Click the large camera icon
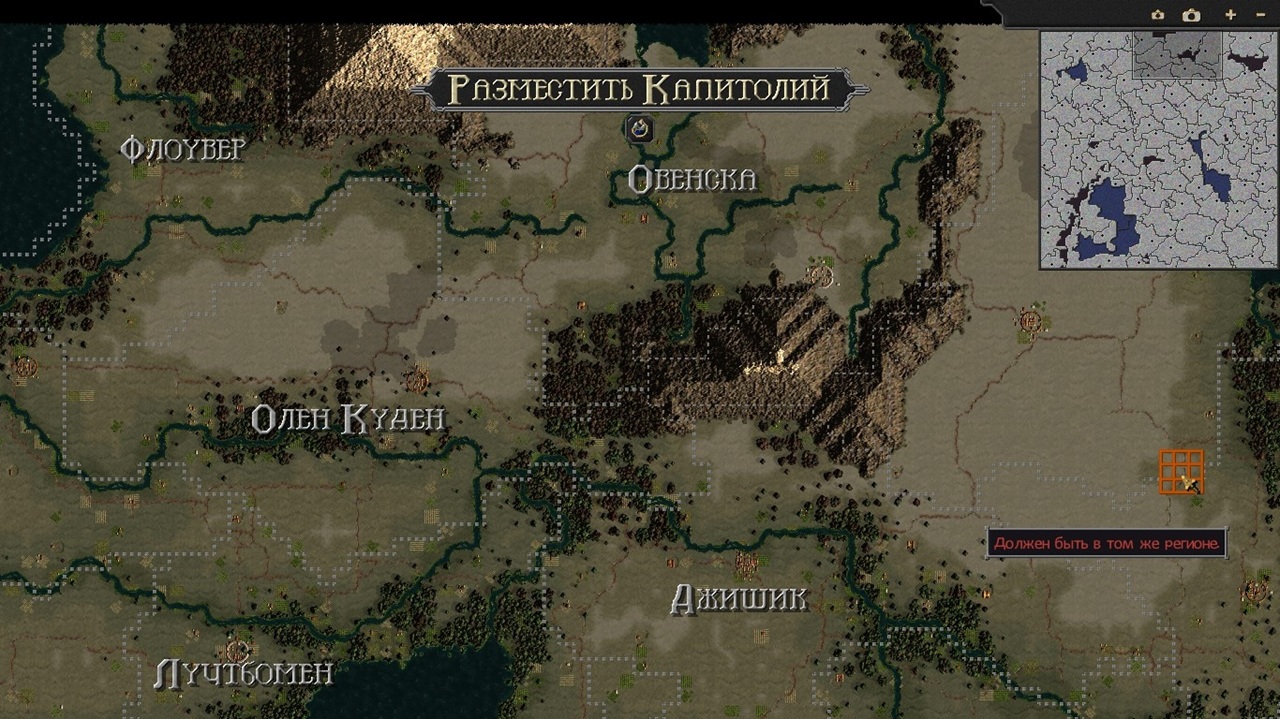This screenshot has height=719, width=1280. [1191, 15]
